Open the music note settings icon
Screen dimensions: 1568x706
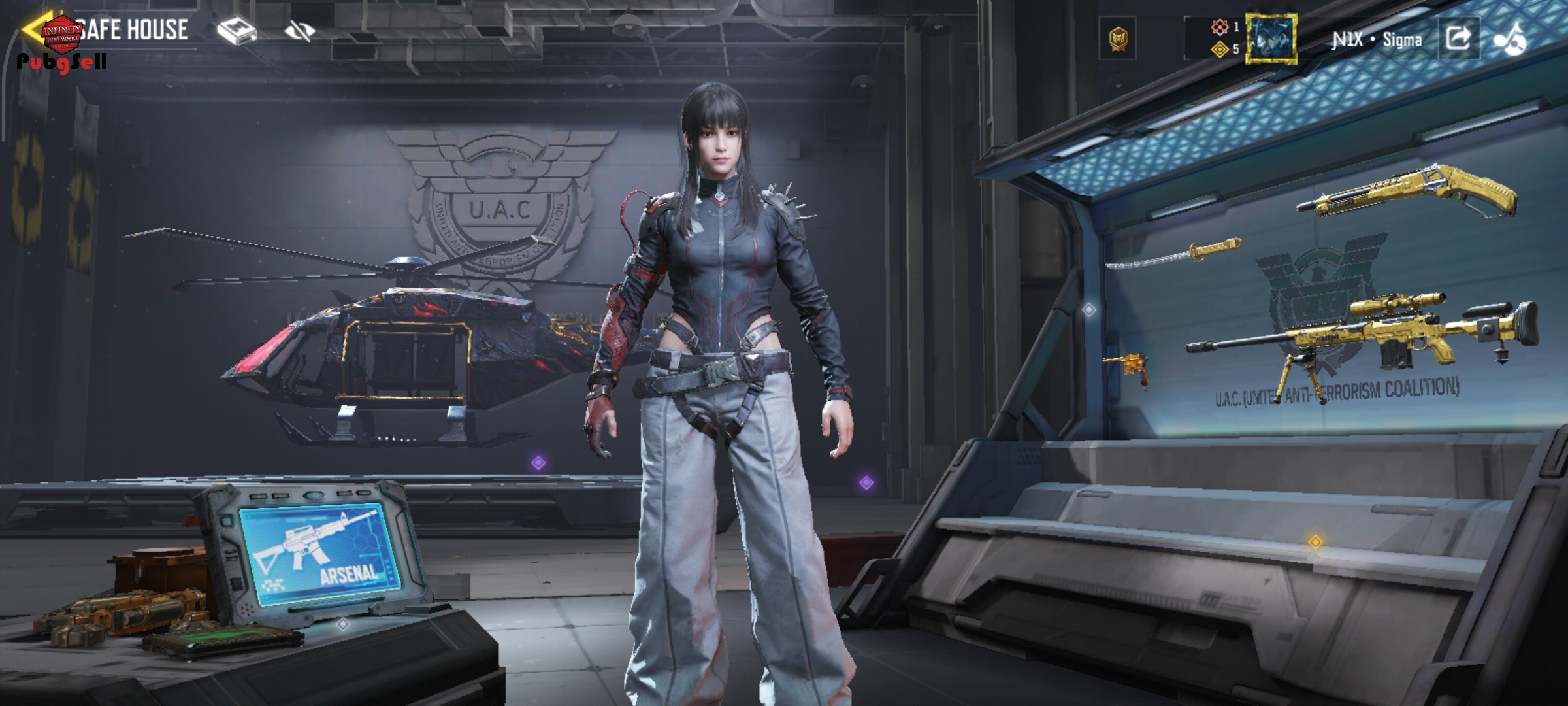(x=1511, y=39)
